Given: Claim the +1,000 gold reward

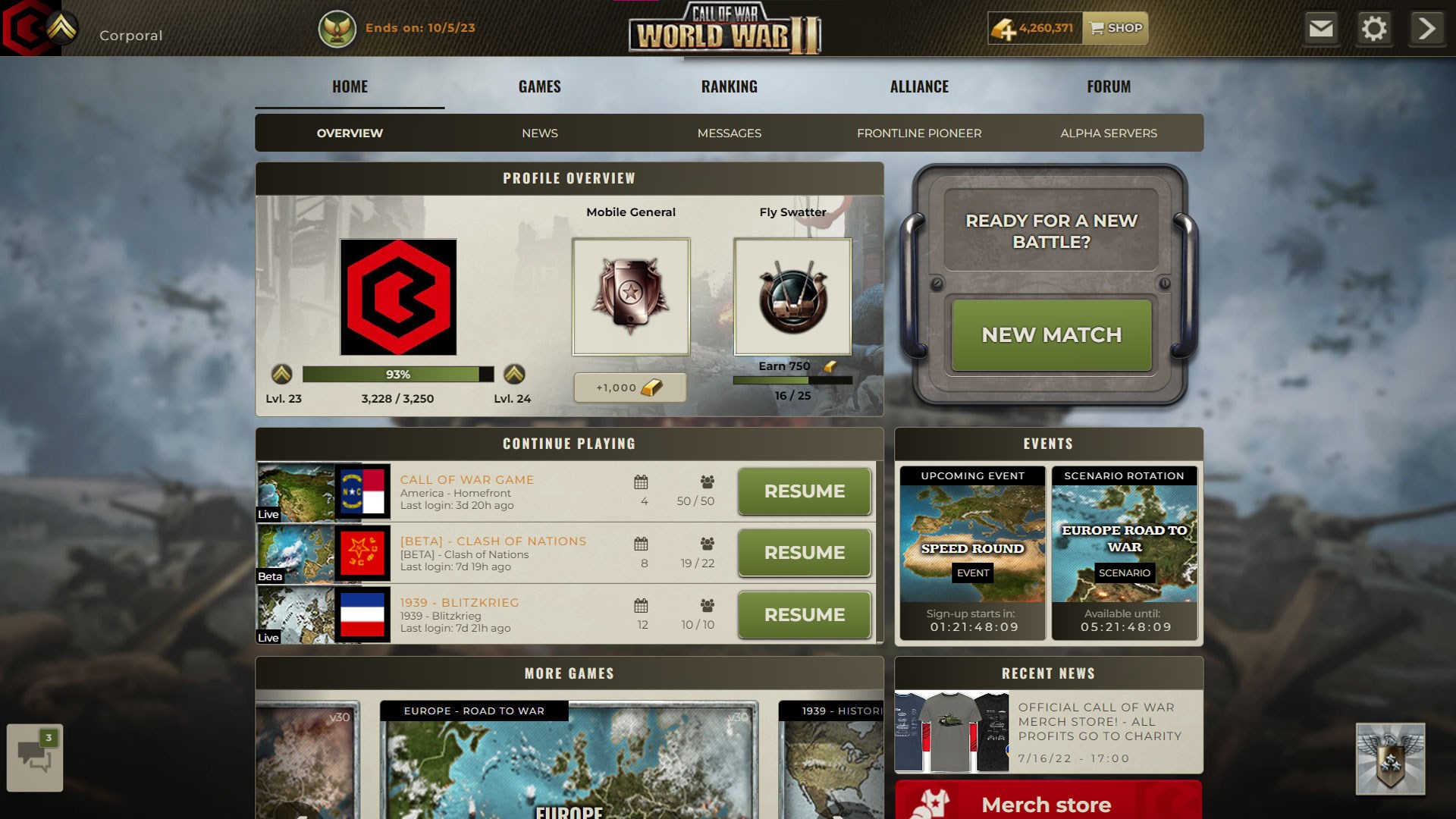Looking at the screenshot, I should coord(629,388).
